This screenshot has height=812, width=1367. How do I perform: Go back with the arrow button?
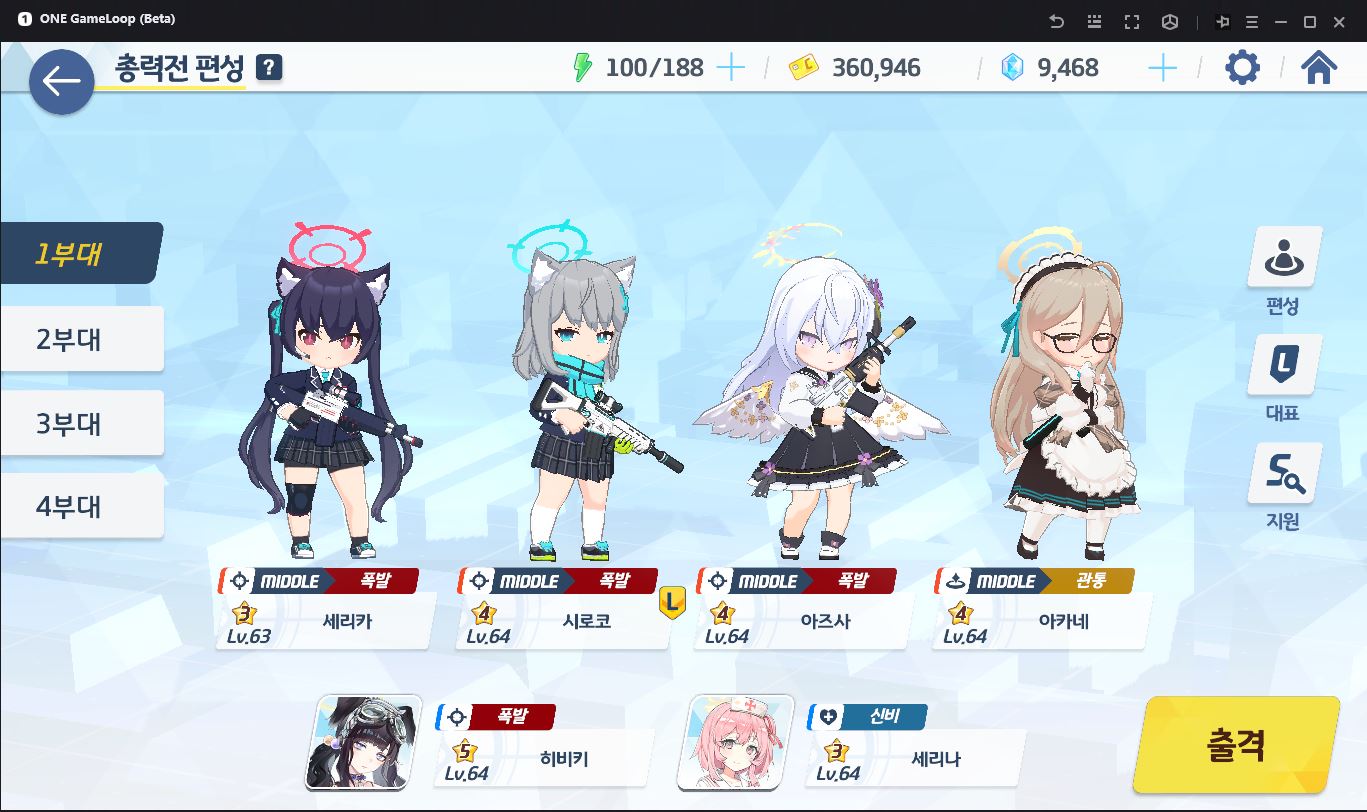click(61, 81)
